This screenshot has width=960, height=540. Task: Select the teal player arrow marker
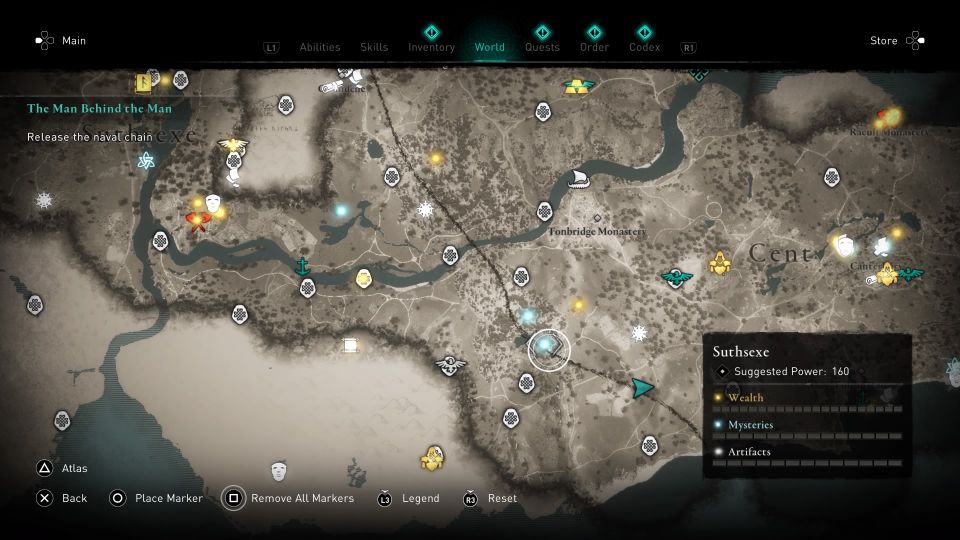pos(641,387)
